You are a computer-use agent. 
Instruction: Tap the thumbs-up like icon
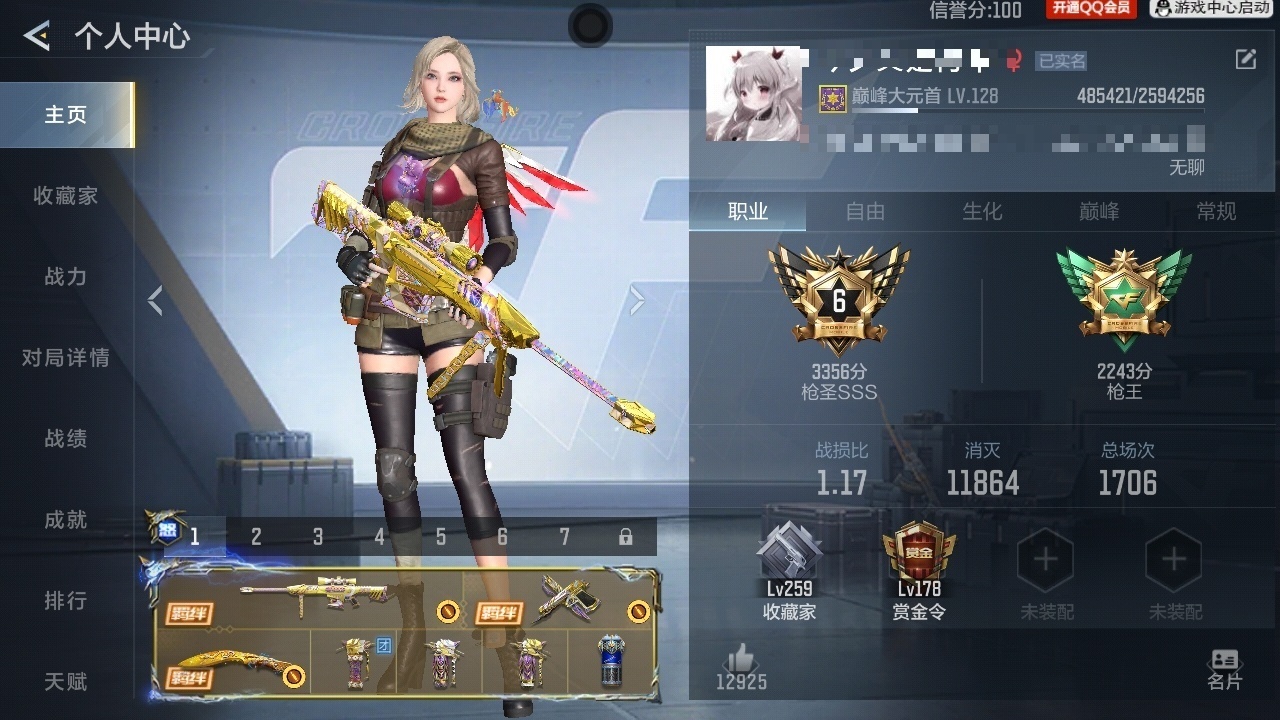pos(741,659)
